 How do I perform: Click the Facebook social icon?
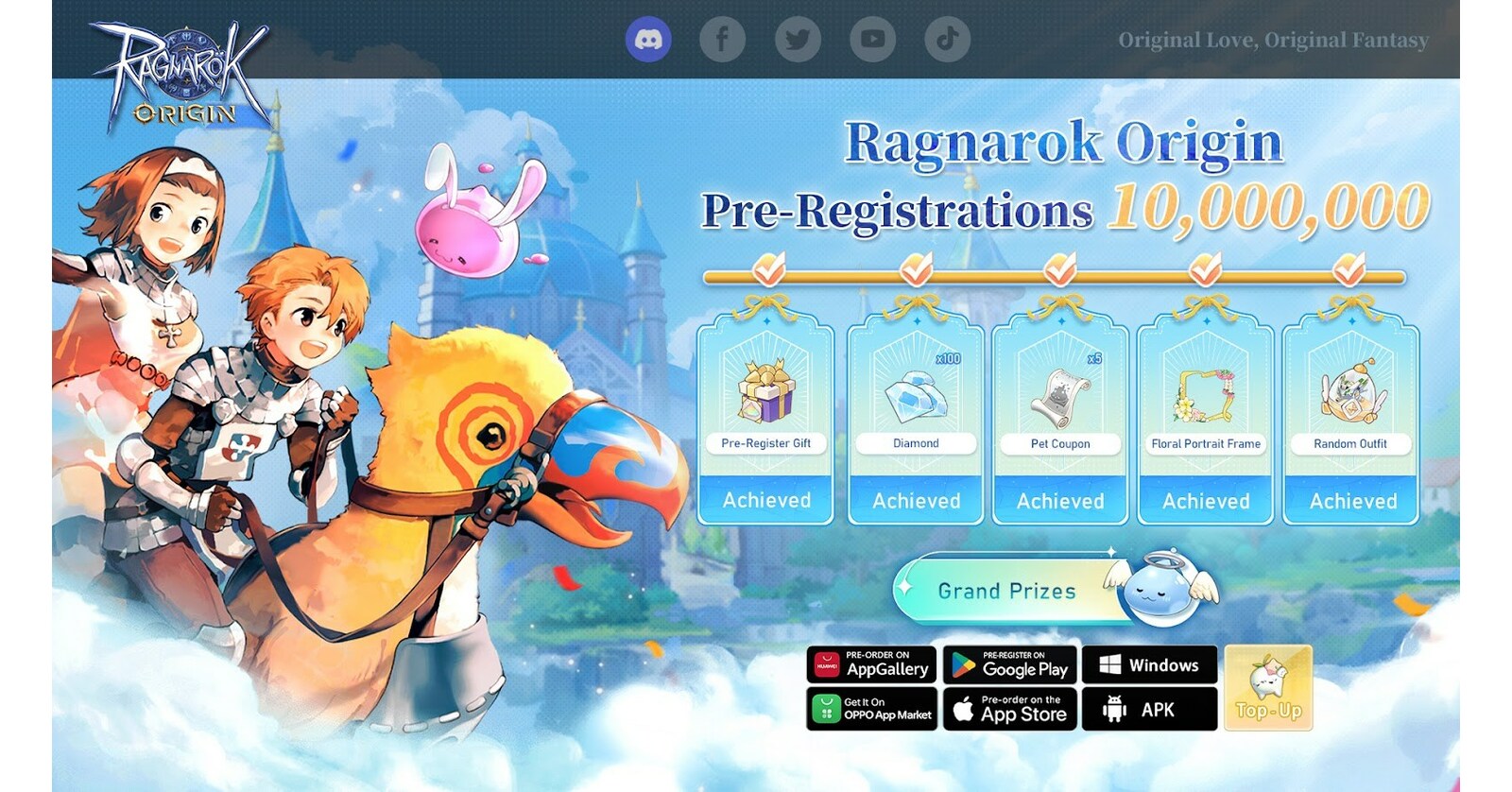[x=723, y=39]
